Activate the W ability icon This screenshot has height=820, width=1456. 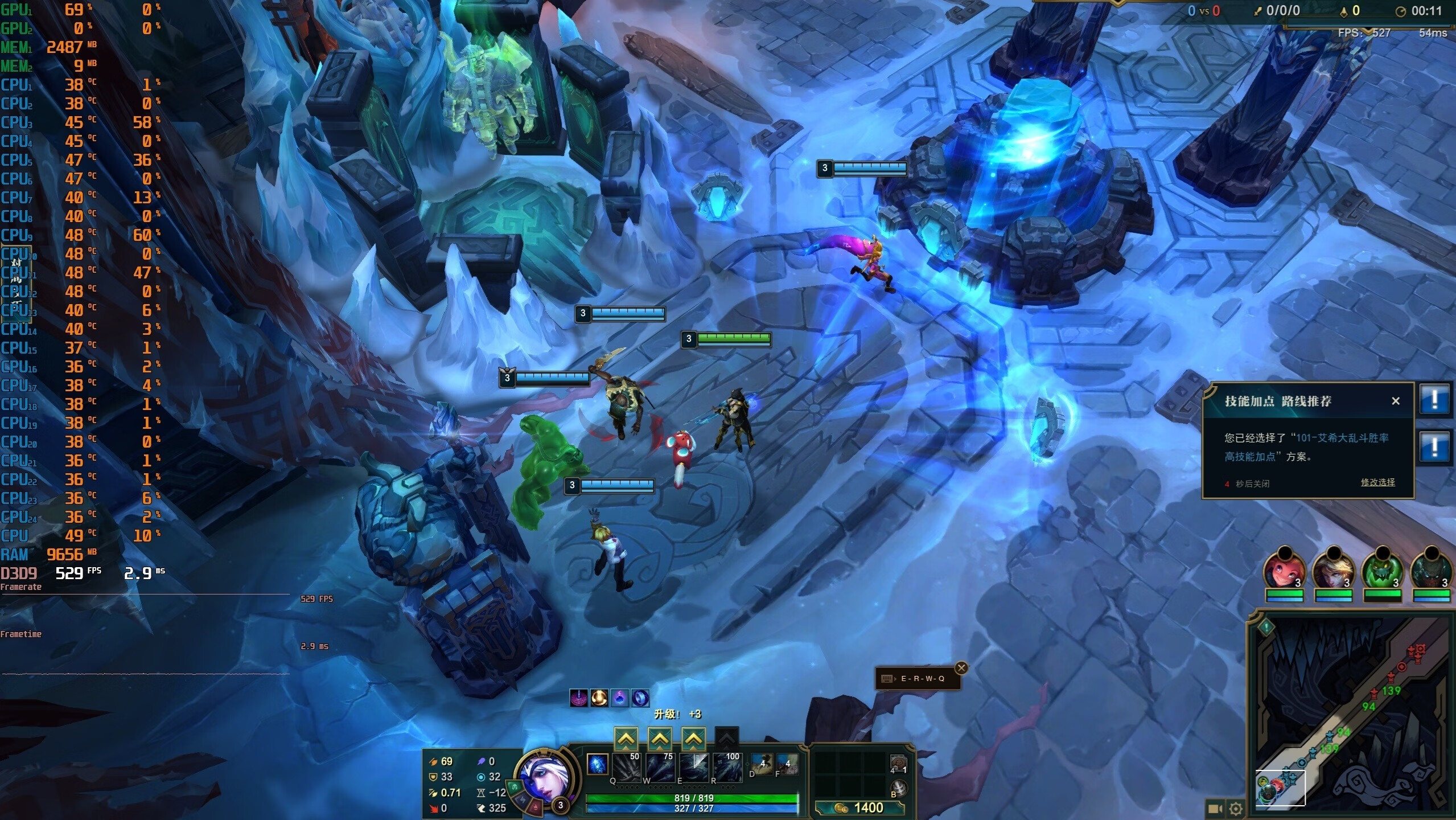click(x=660, y=766)
